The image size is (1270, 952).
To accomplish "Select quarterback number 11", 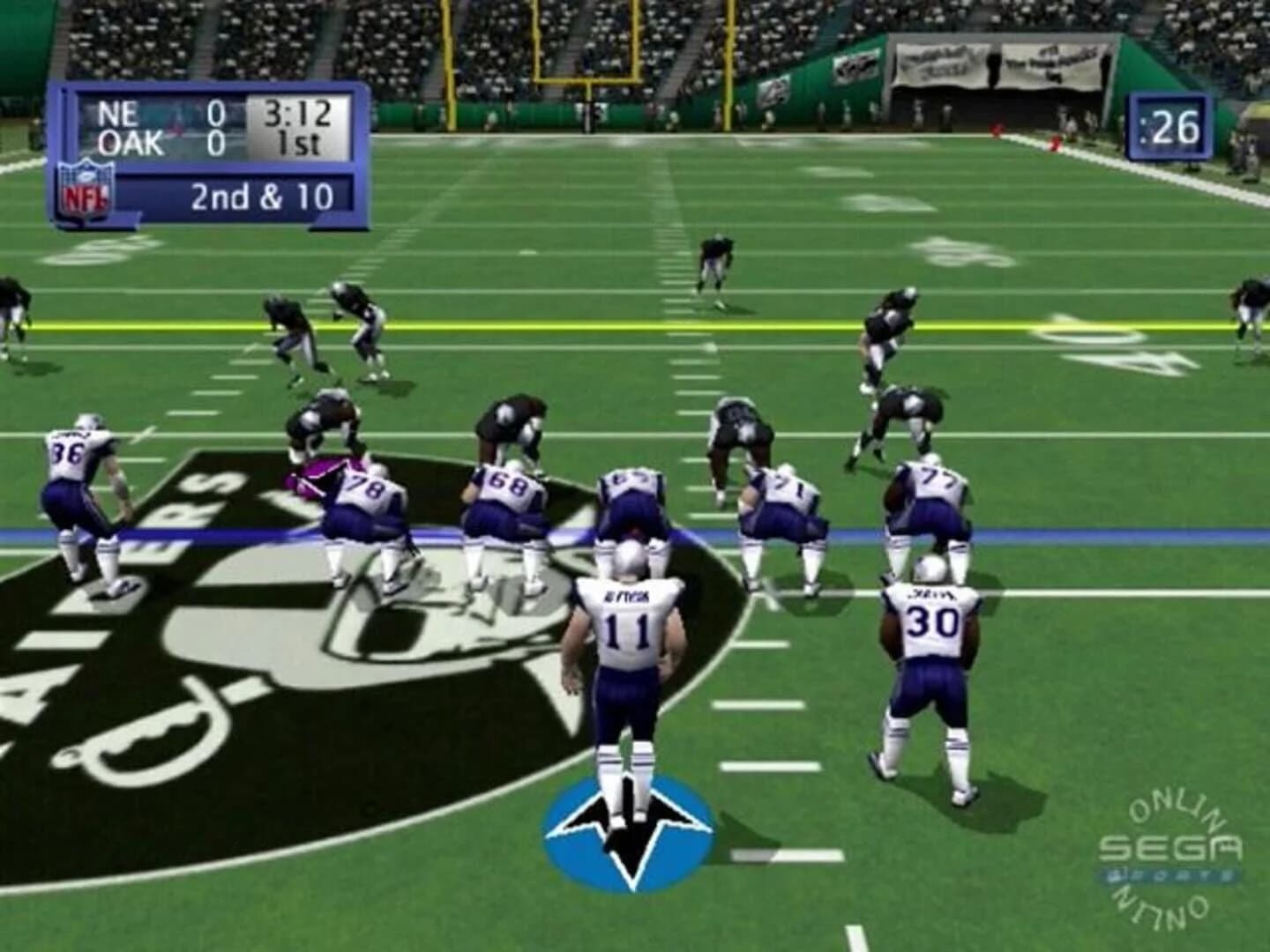I will (x=630, y=626).
